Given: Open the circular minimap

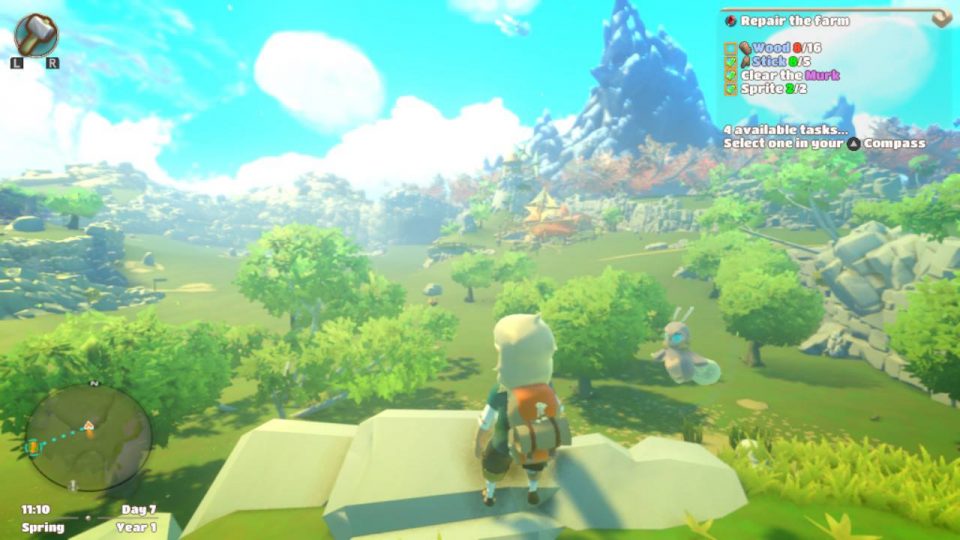Looking at the screenshot, I should click(88, 438).
